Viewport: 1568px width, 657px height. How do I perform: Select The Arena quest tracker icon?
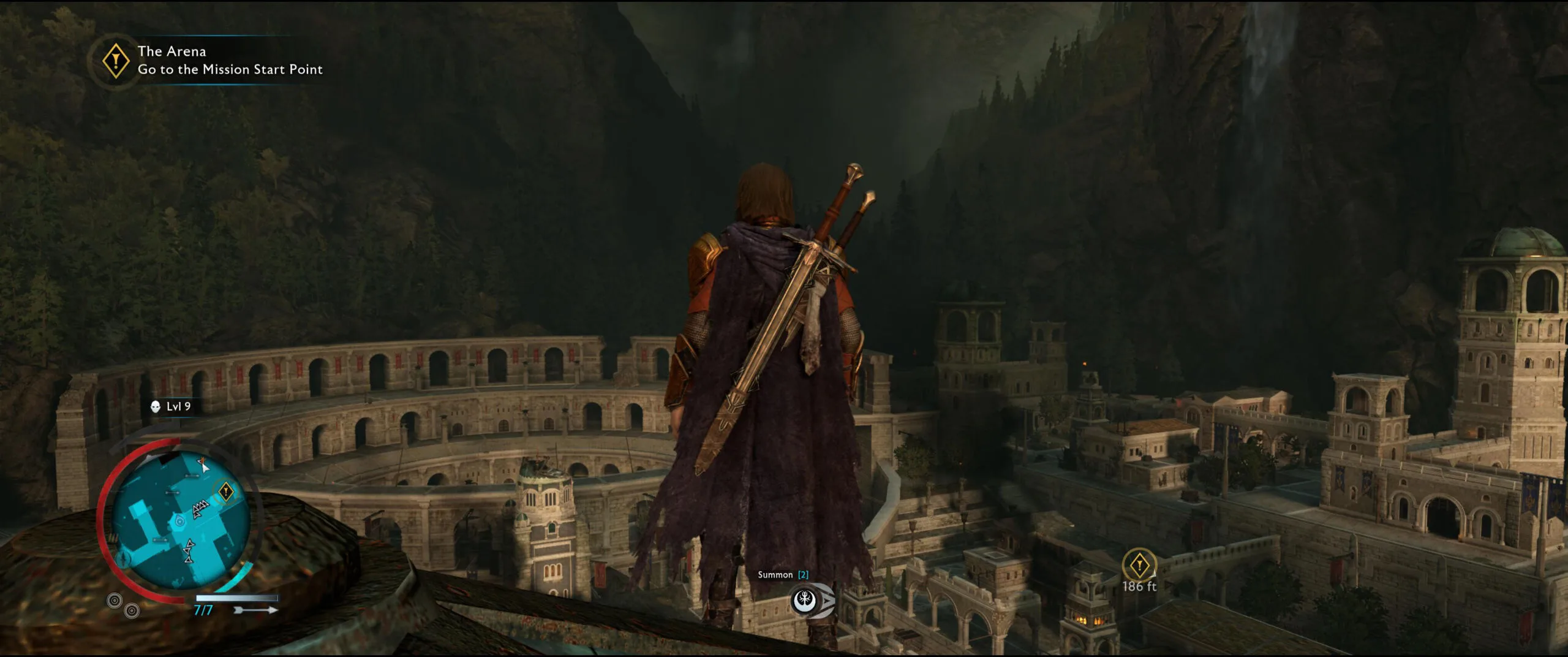(115, 61)
